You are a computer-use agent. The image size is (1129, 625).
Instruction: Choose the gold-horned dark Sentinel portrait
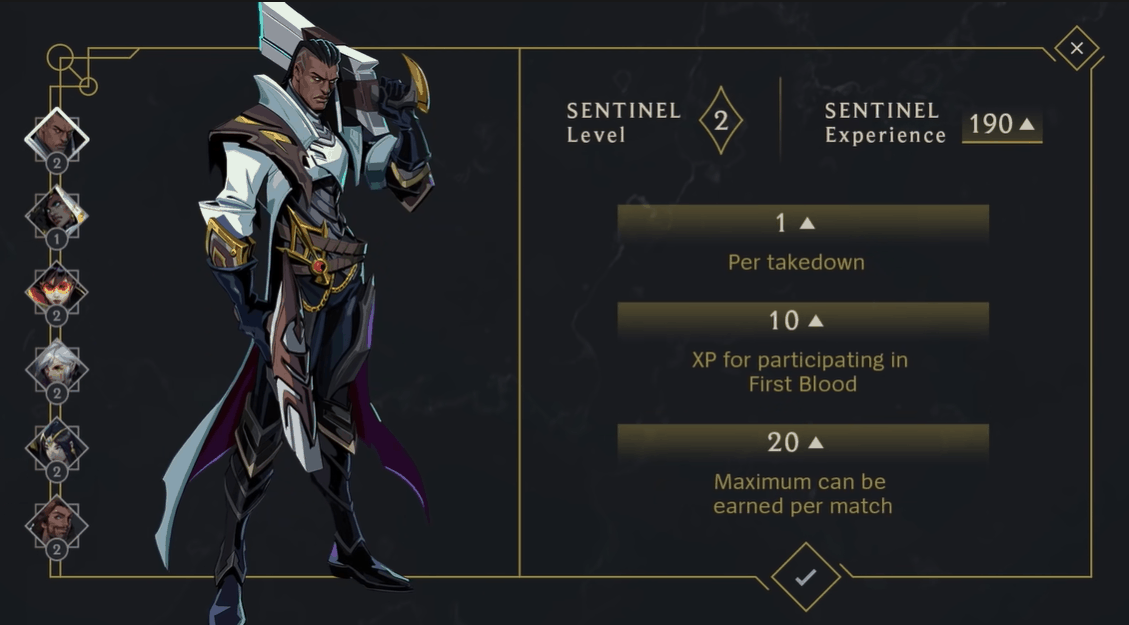pyautogui.click(x=57, y=446)
